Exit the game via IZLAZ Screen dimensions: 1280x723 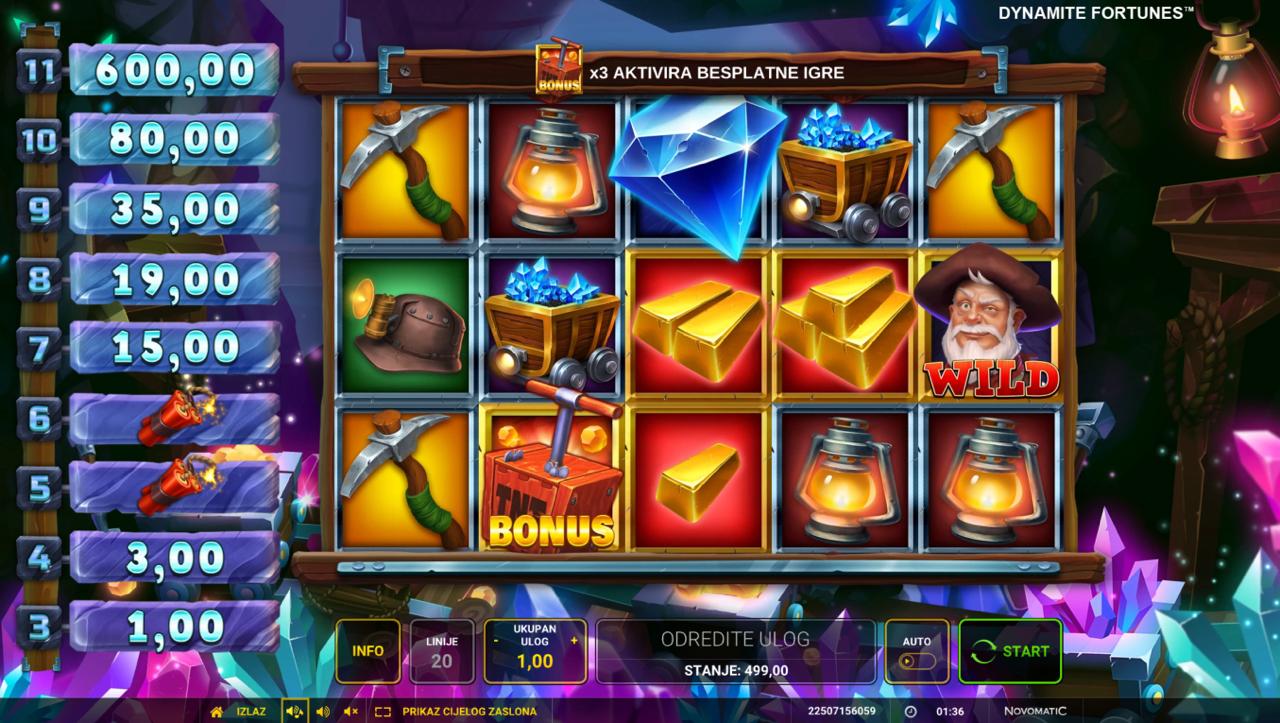click(236, 712)
